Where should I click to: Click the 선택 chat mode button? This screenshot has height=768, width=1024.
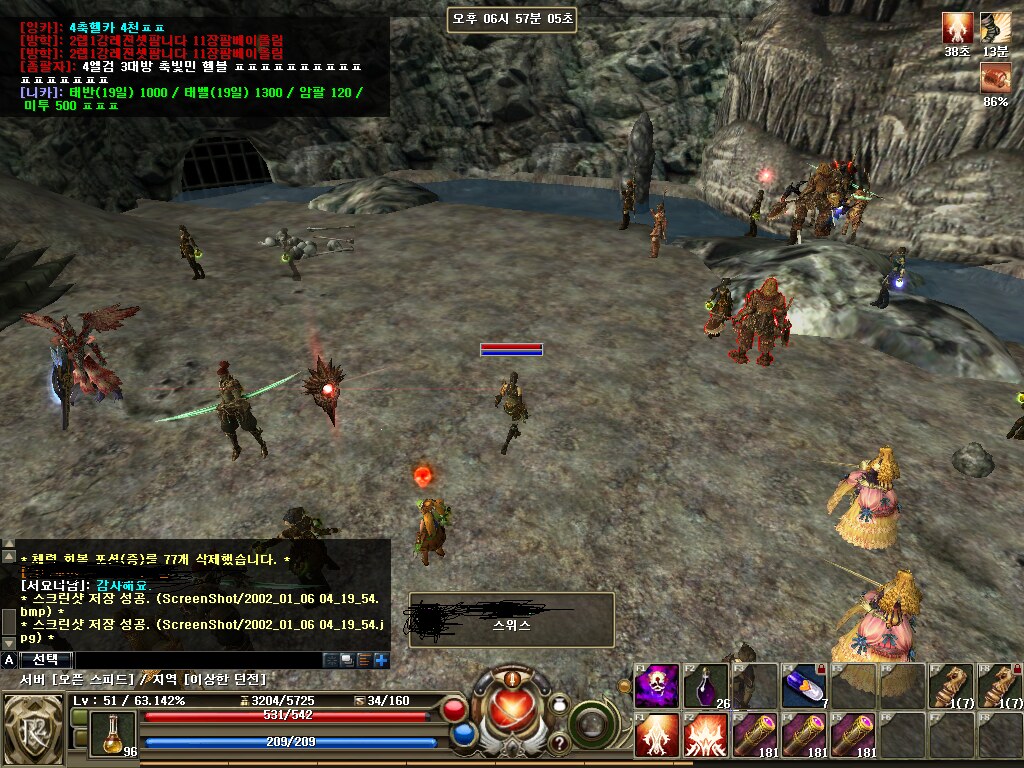click(x=45, y=660)
